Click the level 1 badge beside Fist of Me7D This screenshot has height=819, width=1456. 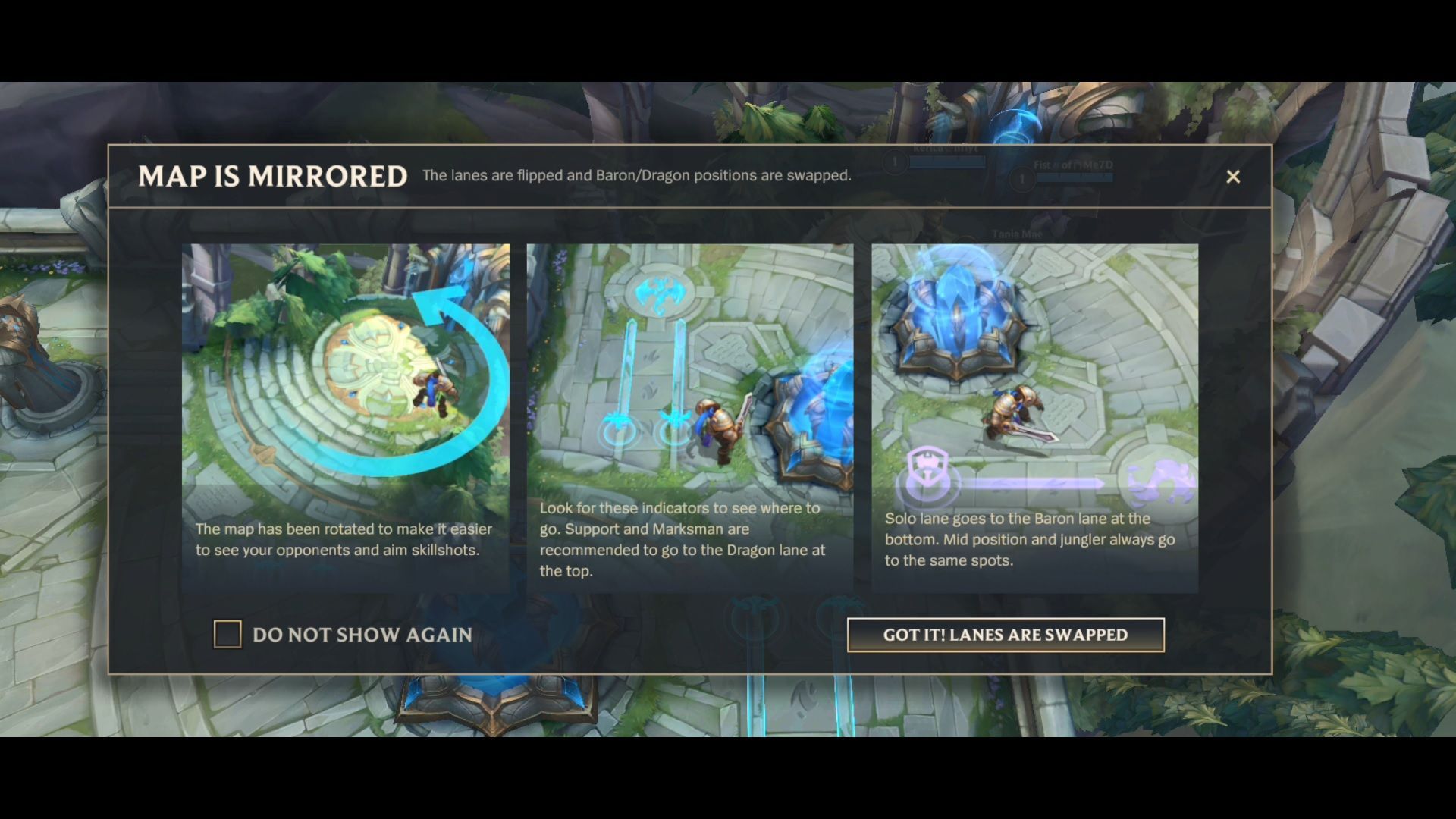tap(1022, 180)
